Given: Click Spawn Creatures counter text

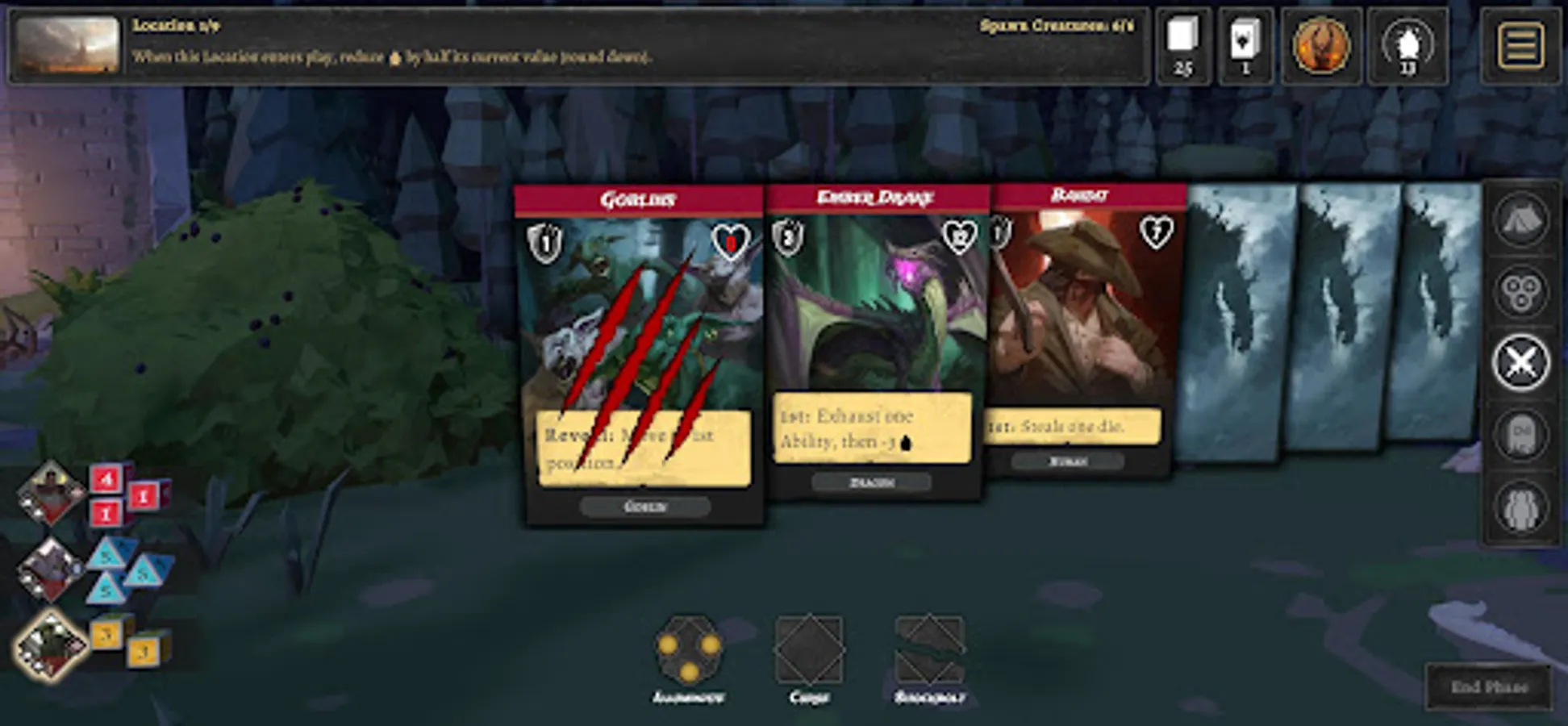Looking at the screenshot, I should (x=1055, y=24).
